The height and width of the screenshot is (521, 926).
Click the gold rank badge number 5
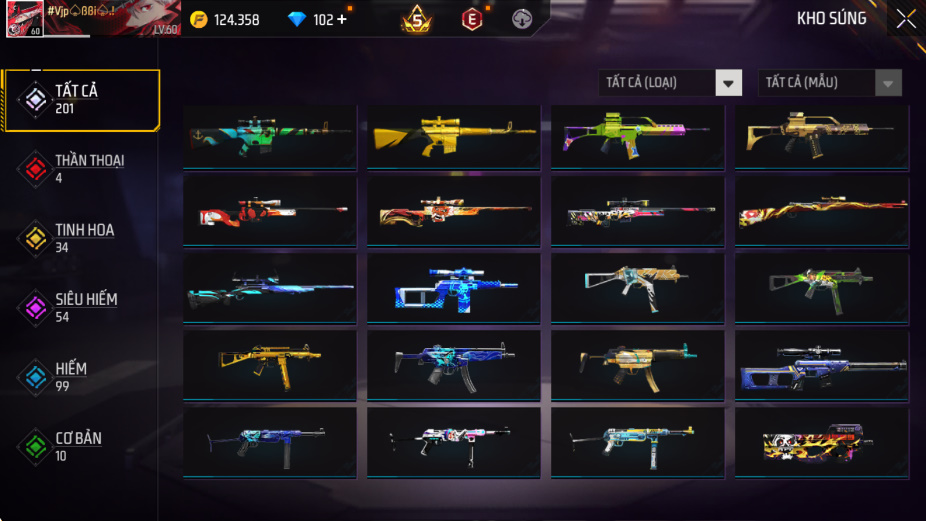416,19
